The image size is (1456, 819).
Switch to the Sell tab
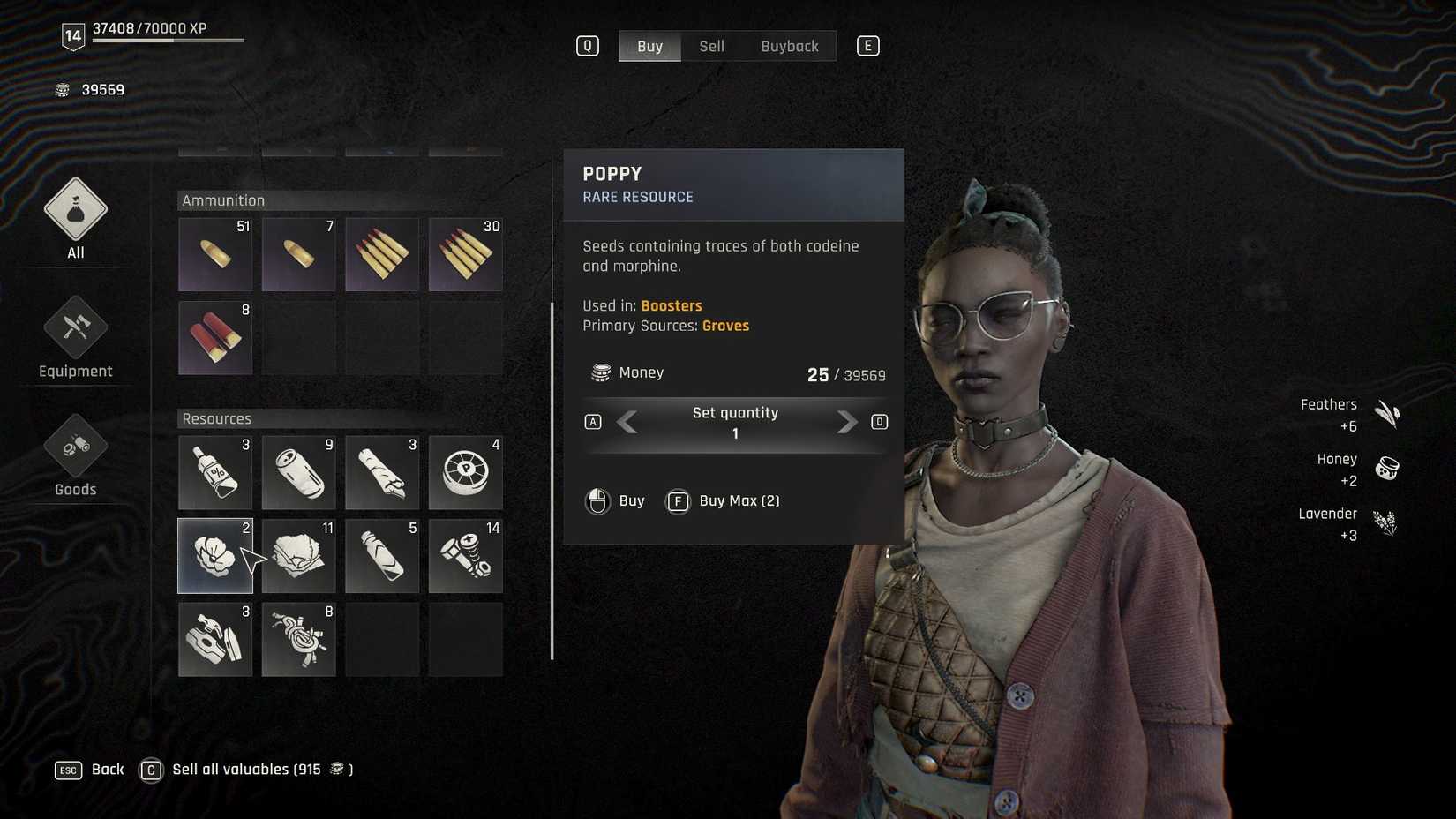click(x=711, y=46)
